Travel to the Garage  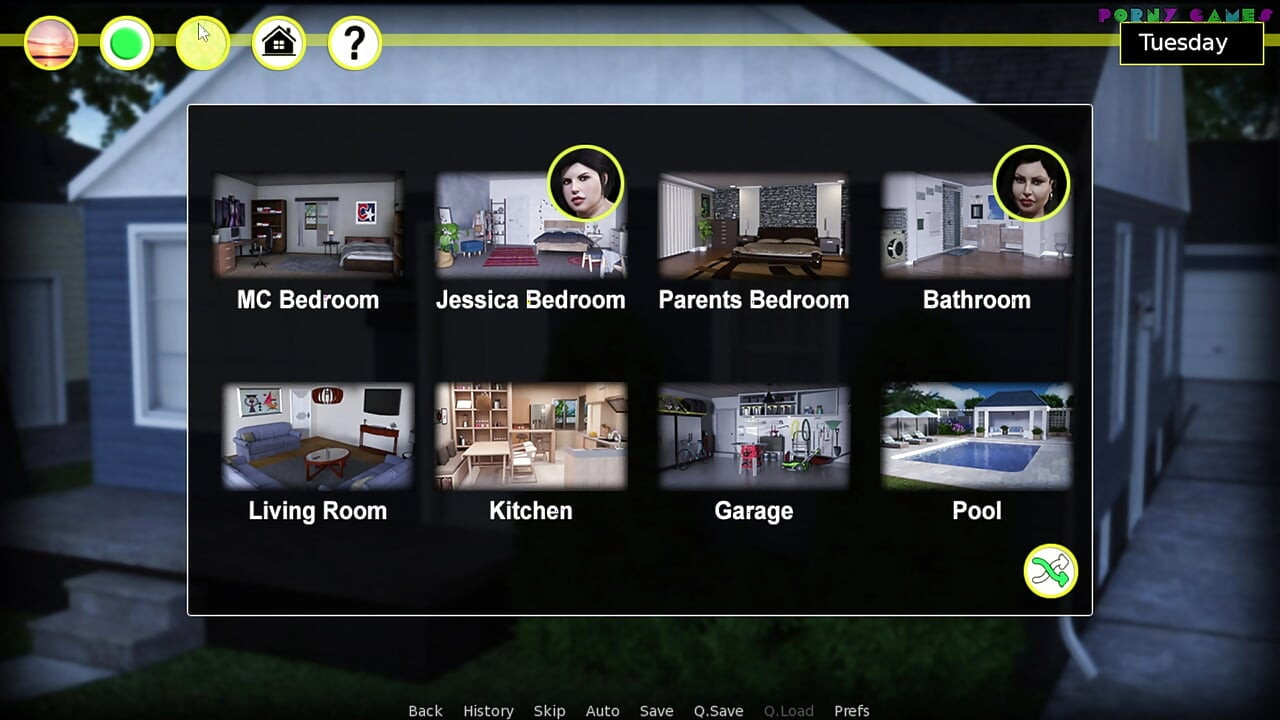point(753,436)
